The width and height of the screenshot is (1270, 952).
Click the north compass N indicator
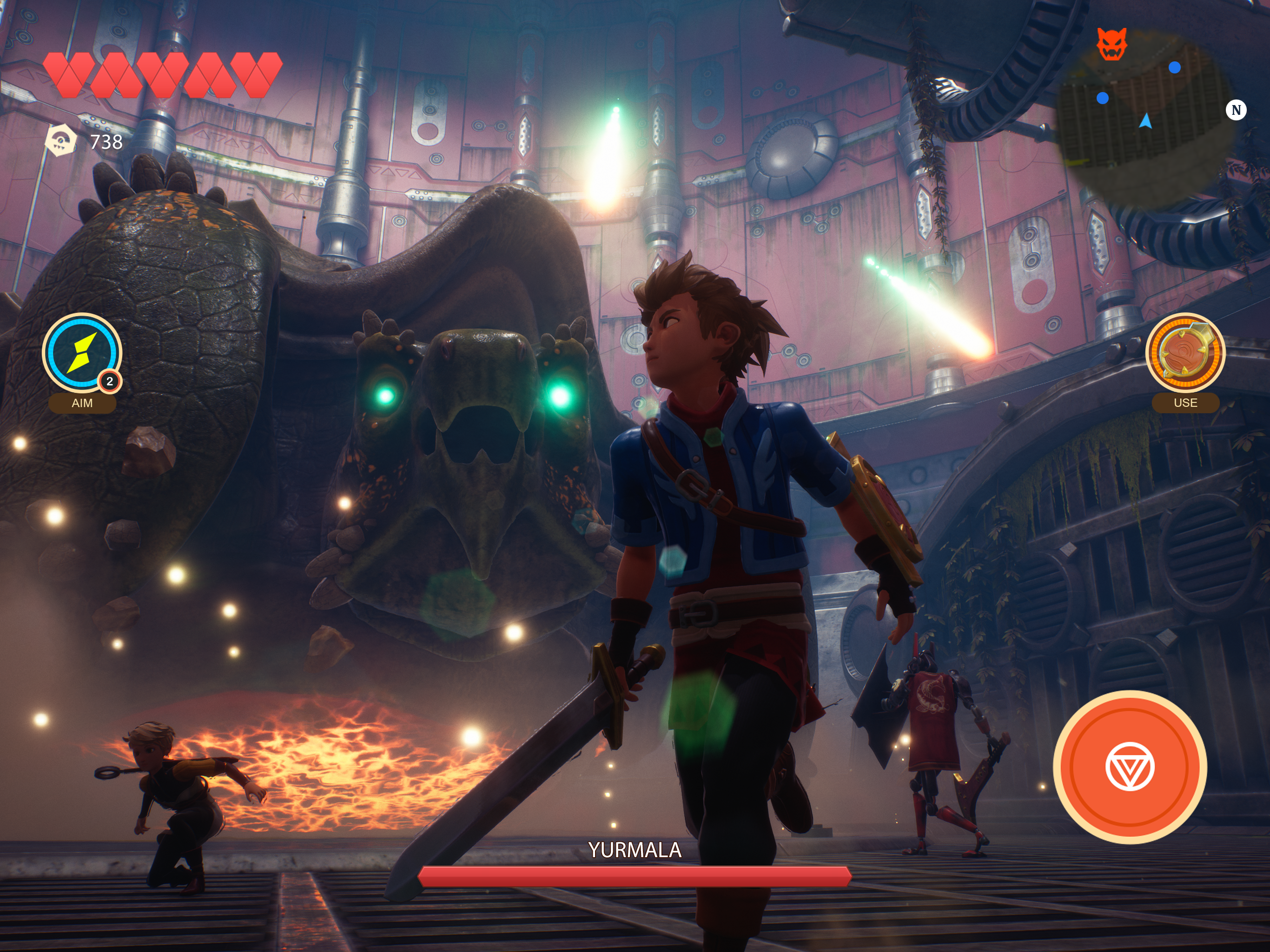click(1236, 110)
